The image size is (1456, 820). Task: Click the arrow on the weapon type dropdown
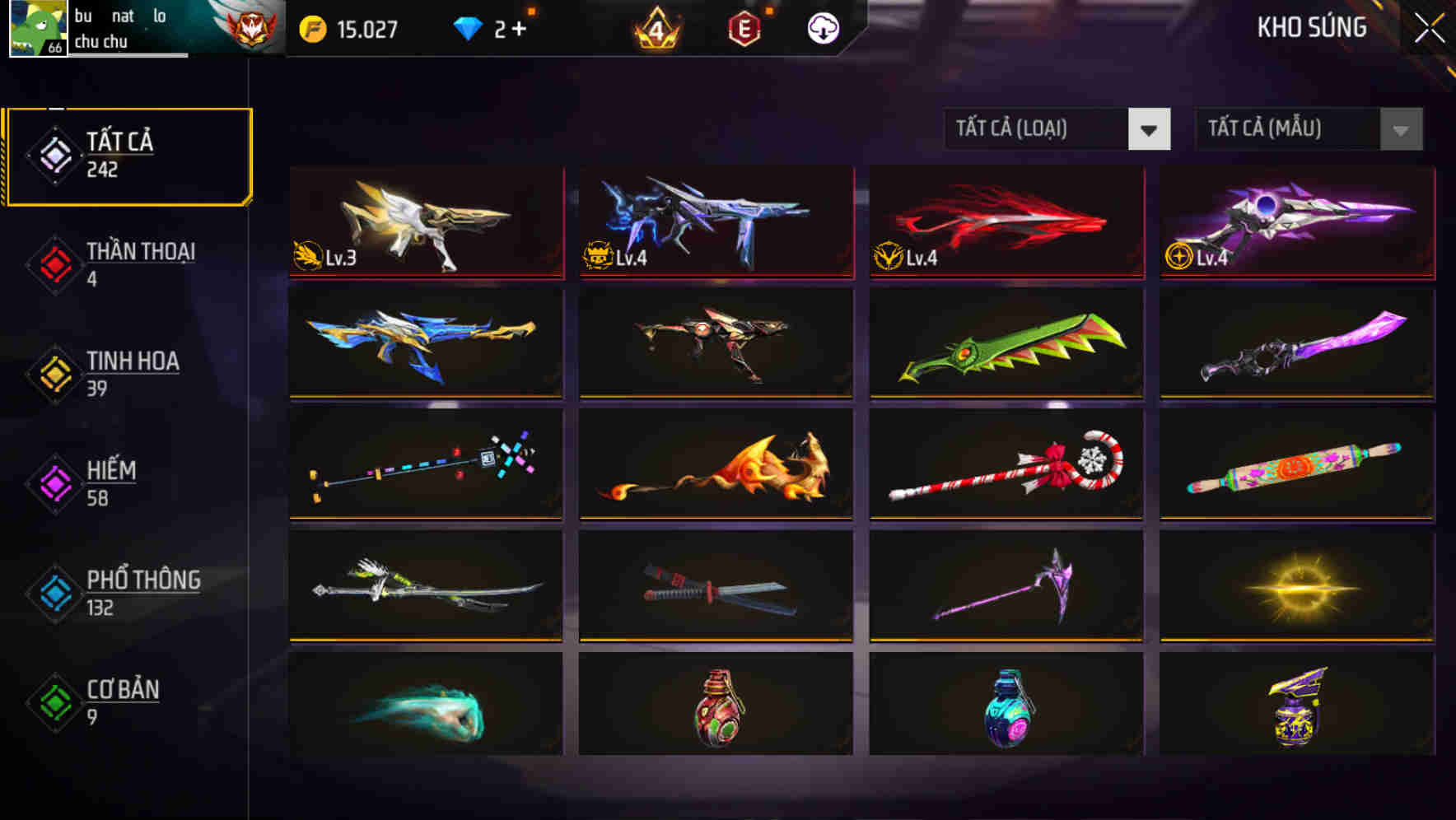tap(1150, 129)
